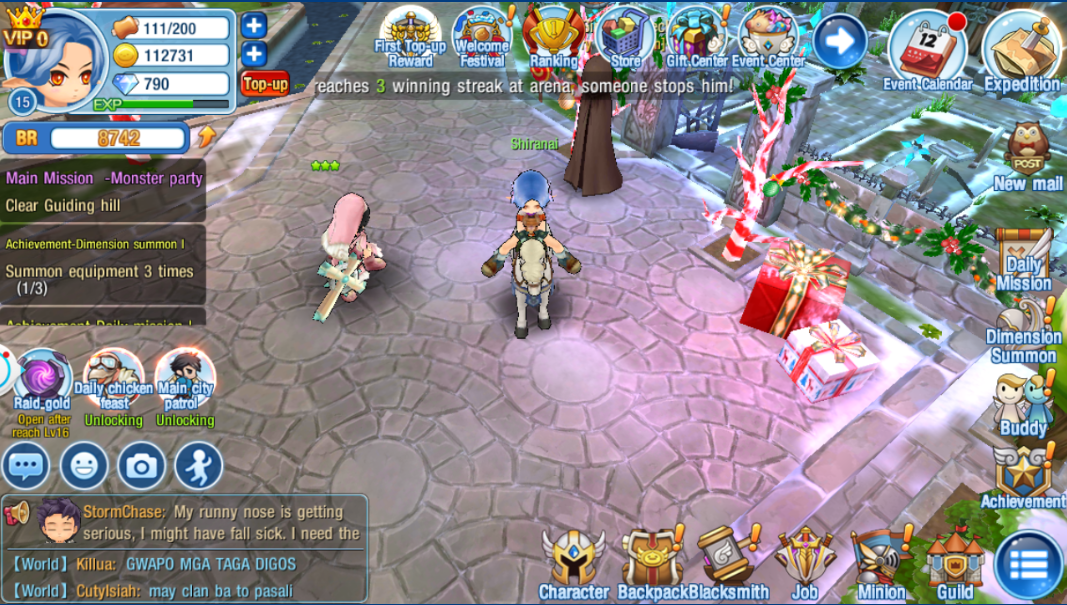Screen dimensions: 1067x605
Task: Toggle the round blue list menu button
Action: click(x=1027, y=565)
